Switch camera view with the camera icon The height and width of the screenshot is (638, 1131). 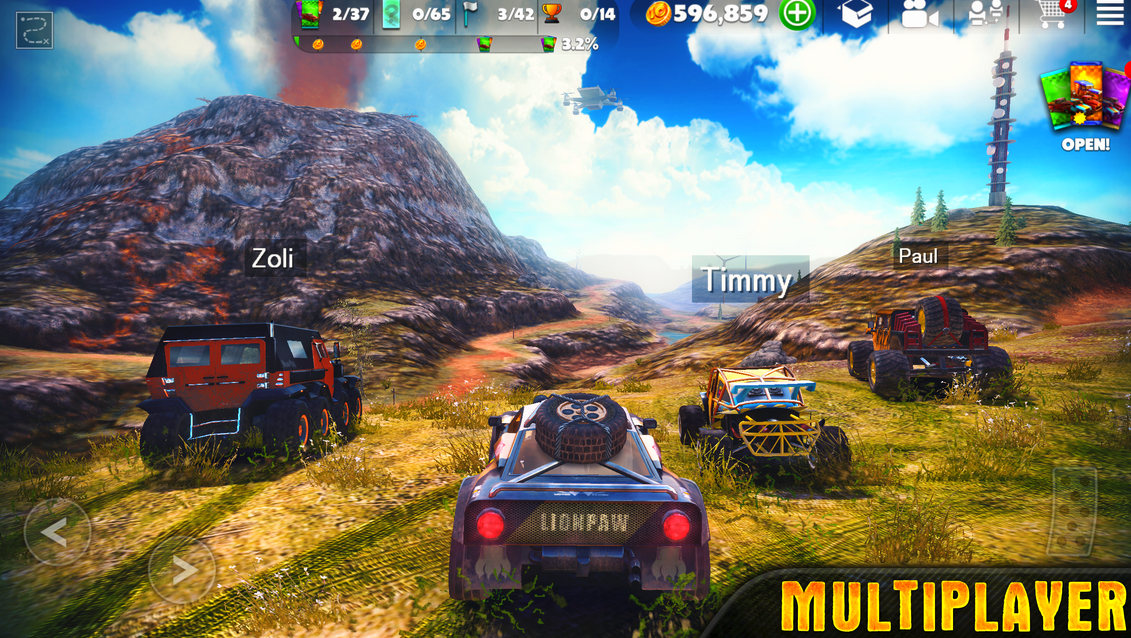(920, 14)
